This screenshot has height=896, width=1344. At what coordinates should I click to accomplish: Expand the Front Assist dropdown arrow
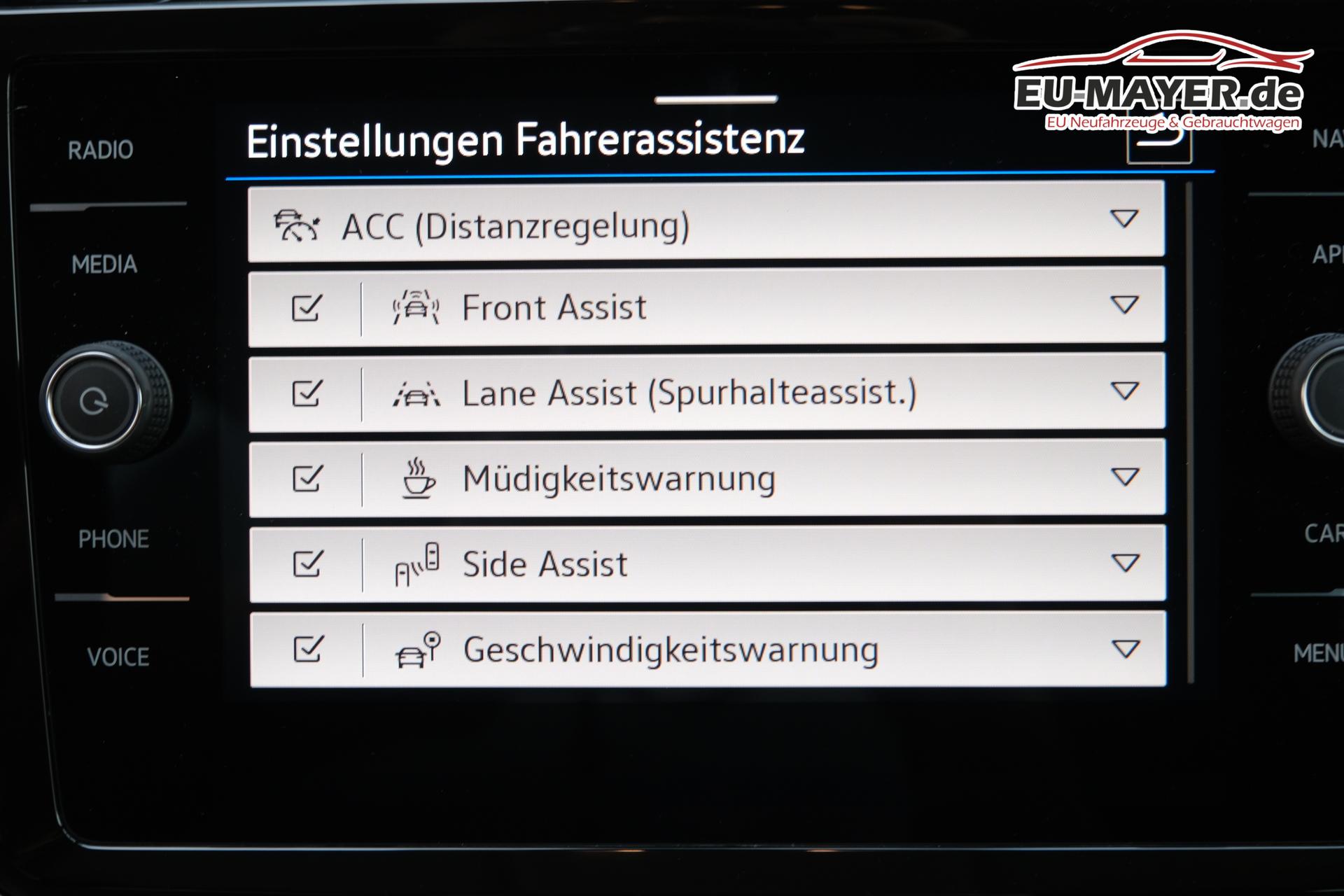point(1124,305)
